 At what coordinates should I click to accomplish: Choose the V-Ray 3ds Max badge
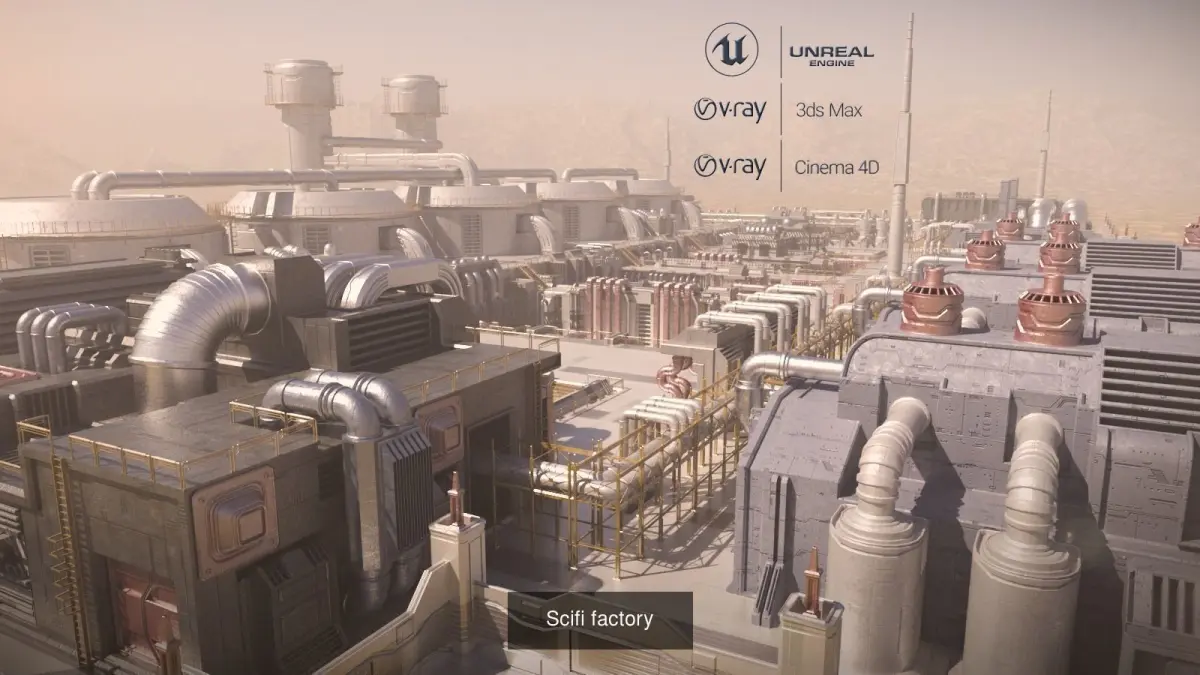tap(778, 109)
